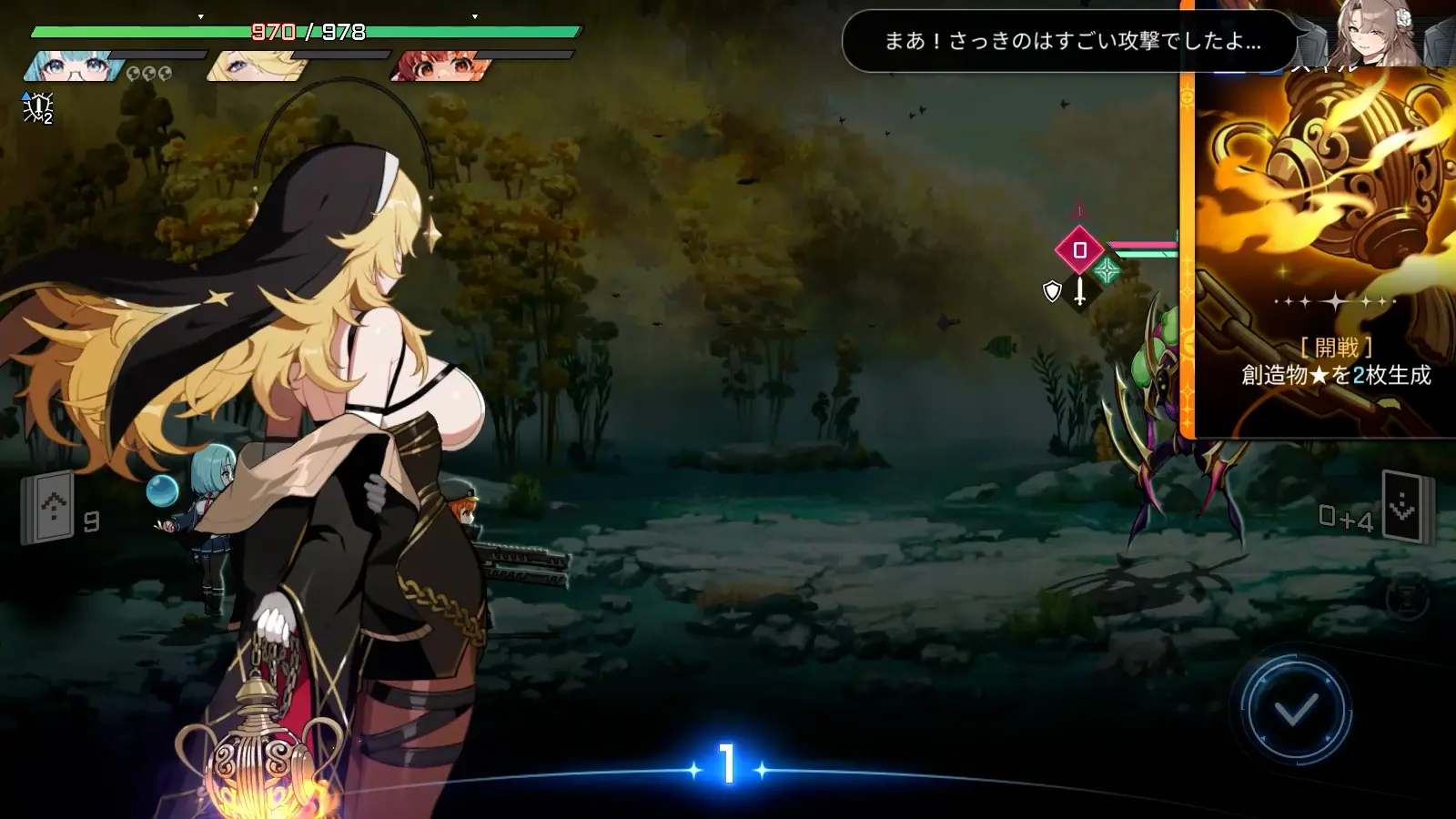The height and width of the screenshot is (819, 1456).
Task: Open the discard pile deck icon
Action: click(1402, 507)
